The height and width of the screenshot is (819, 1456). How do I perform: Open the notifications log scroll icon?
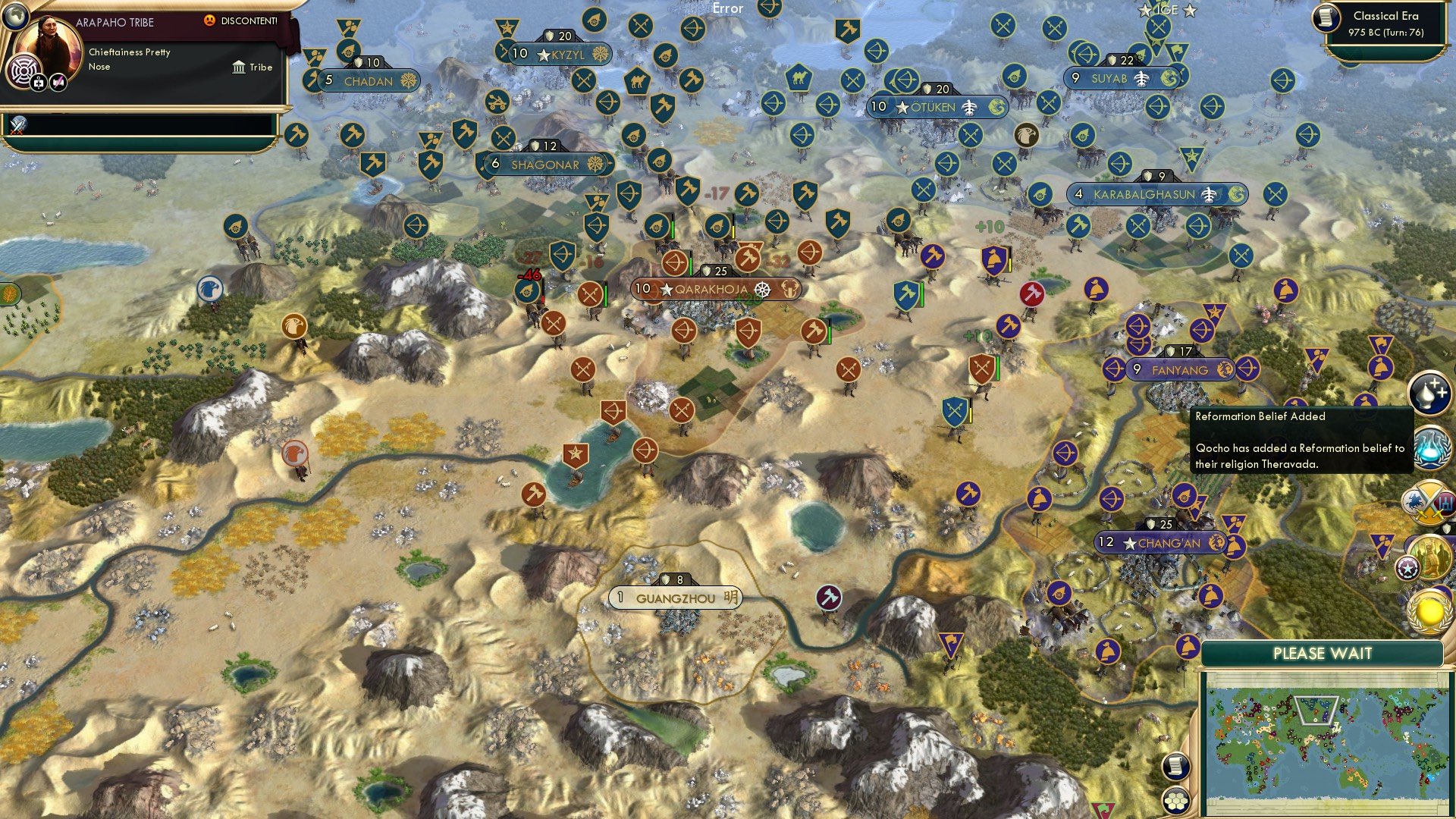(1176, 767)
